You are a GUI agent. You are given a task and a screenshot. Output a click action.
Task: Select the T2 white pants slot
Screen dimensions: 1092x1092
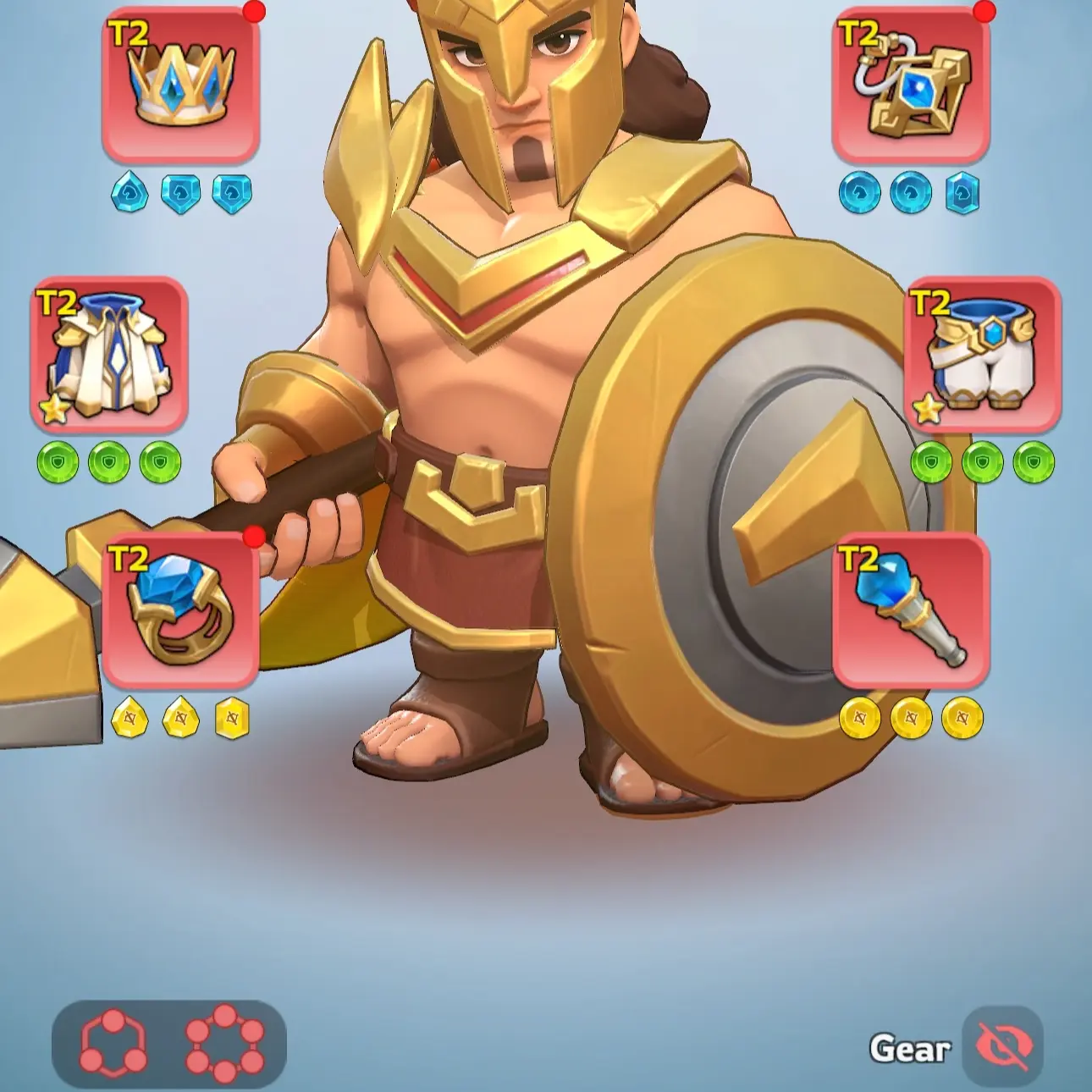(984, 356)
